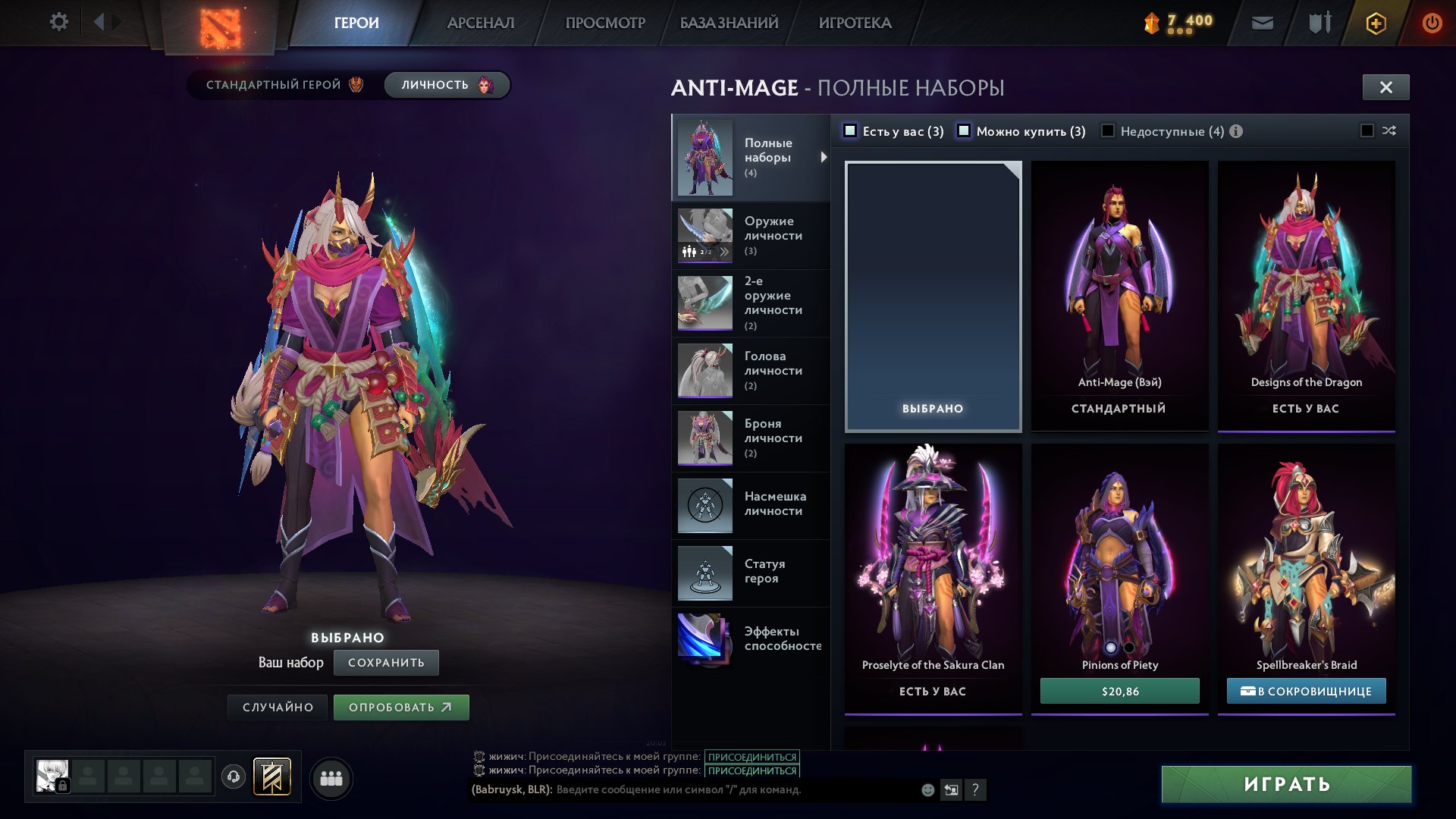Click the ОПРОБОВАТЬ button
Viewport: 1456px width, 819px height.
[x=401, y=707]
